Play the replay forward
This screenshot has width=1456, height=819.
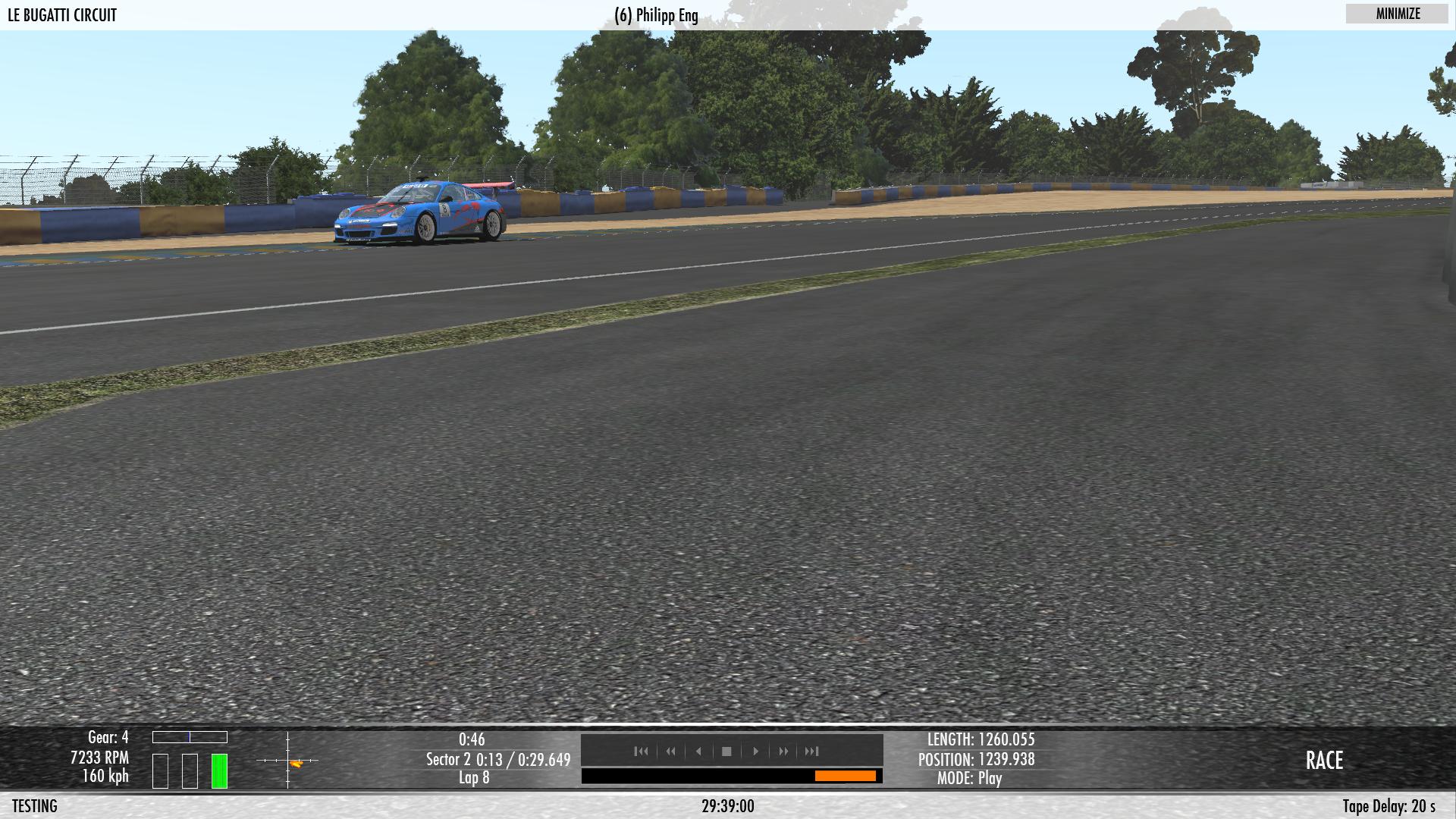click(755, 752)
